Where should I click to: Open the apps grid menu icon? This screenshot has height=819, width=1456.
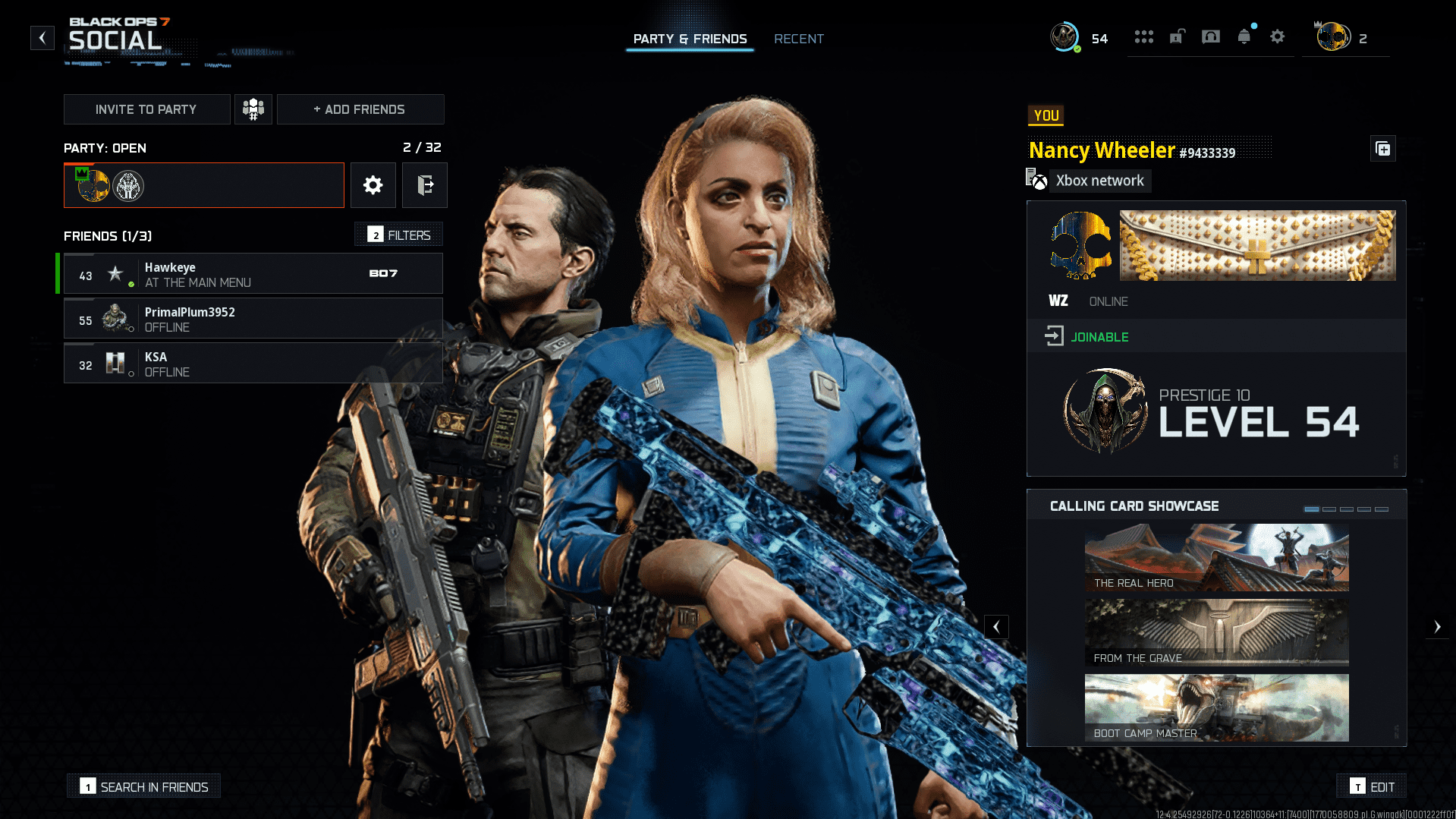pyautogui.click(x=1144, y=36)
